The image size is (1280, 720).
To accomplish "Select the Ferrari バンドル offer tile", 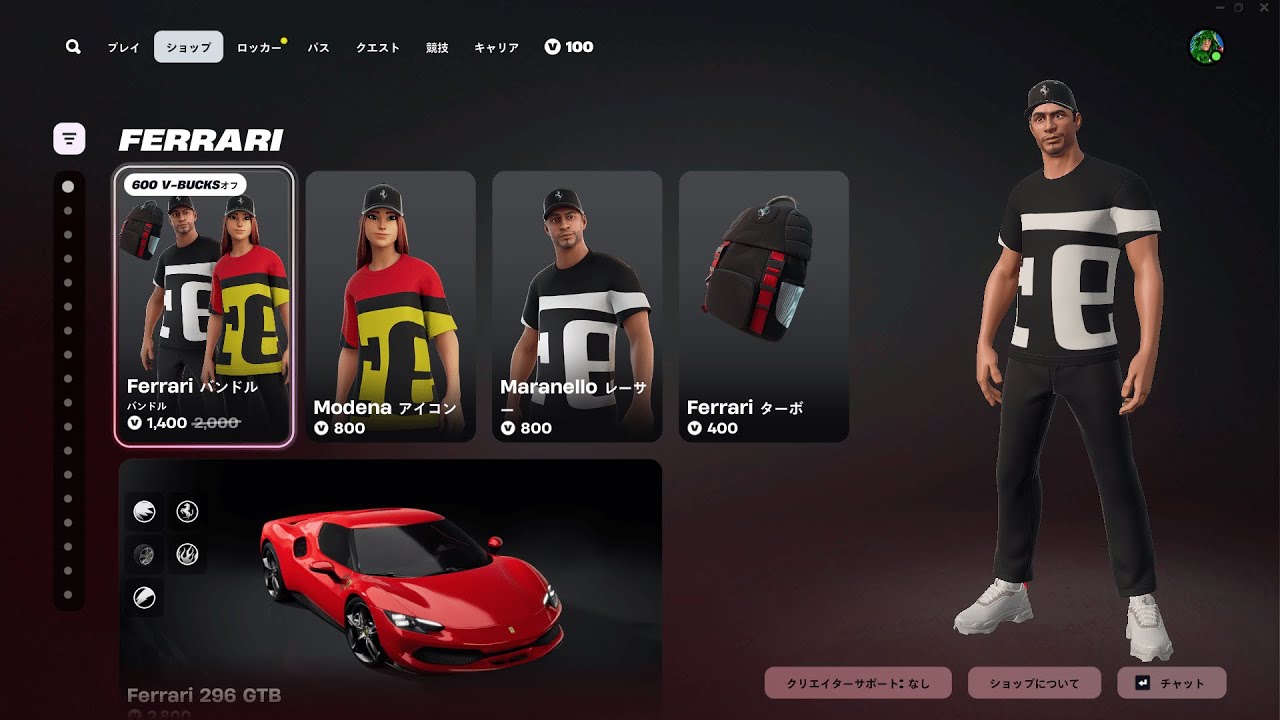I will click(204, 306).
